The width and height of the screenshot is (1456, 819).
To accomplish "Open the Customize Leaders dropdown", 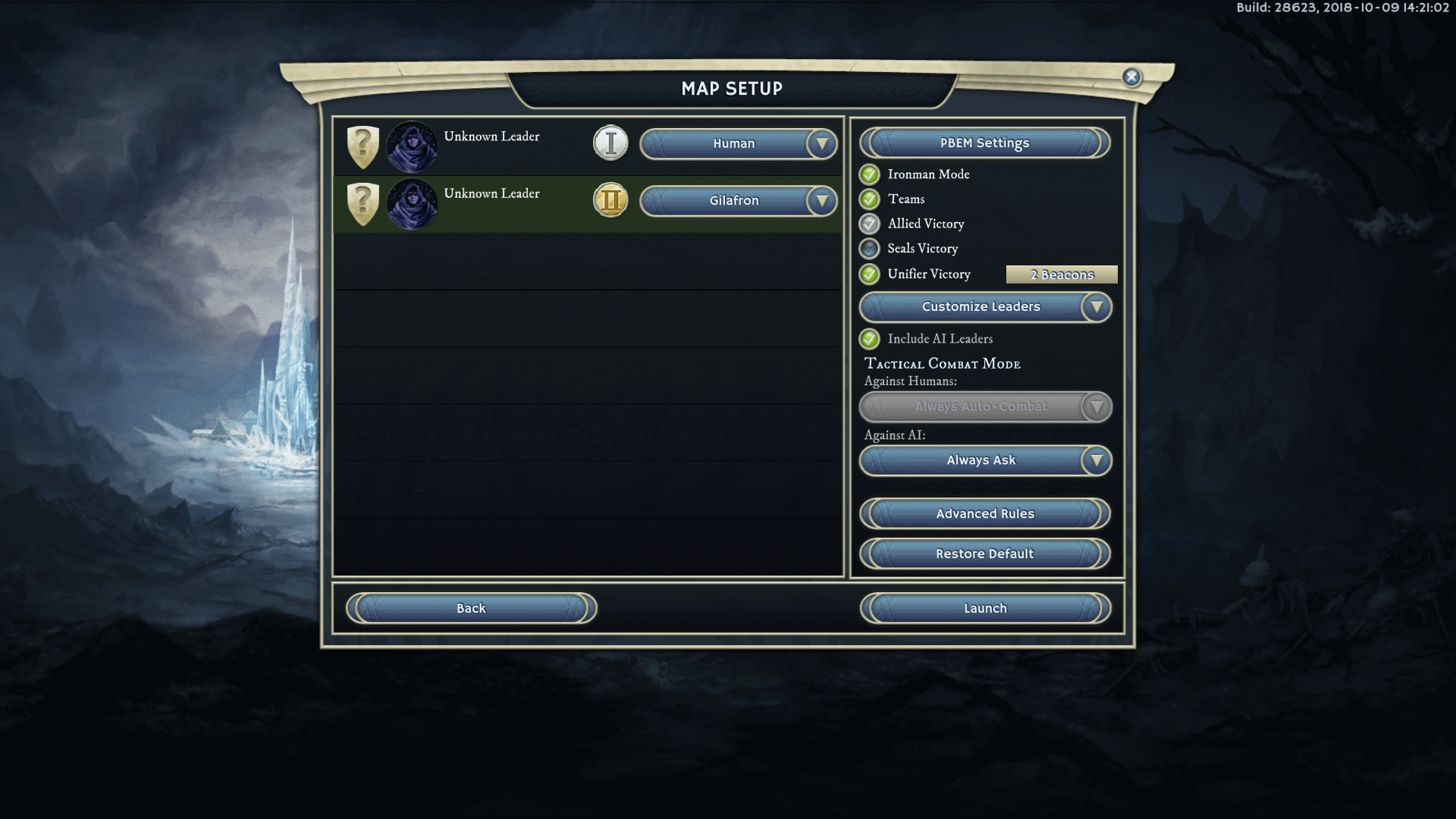I will (1096, 307).
